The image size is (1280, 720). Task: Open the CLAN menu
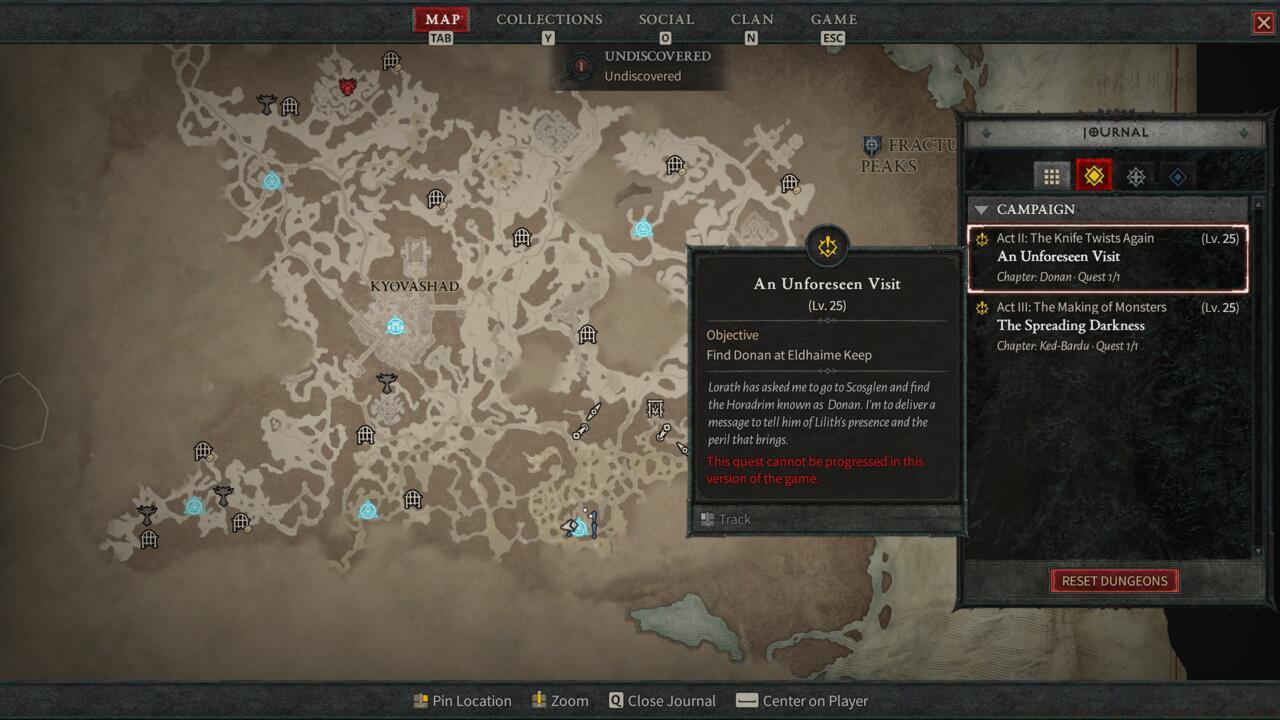pos(751,19)
